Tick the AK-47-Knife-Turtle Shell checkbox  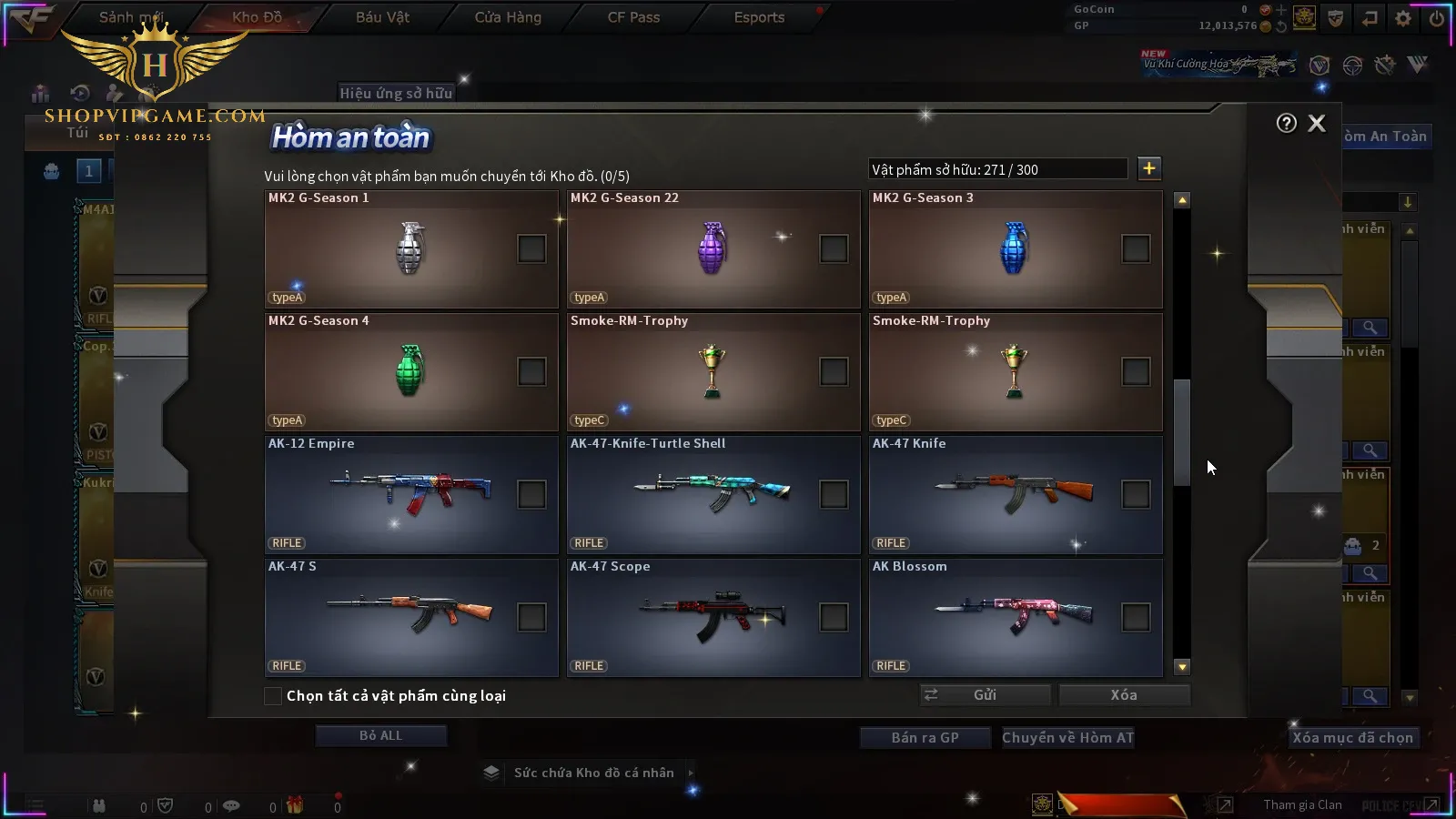point(834,494)
